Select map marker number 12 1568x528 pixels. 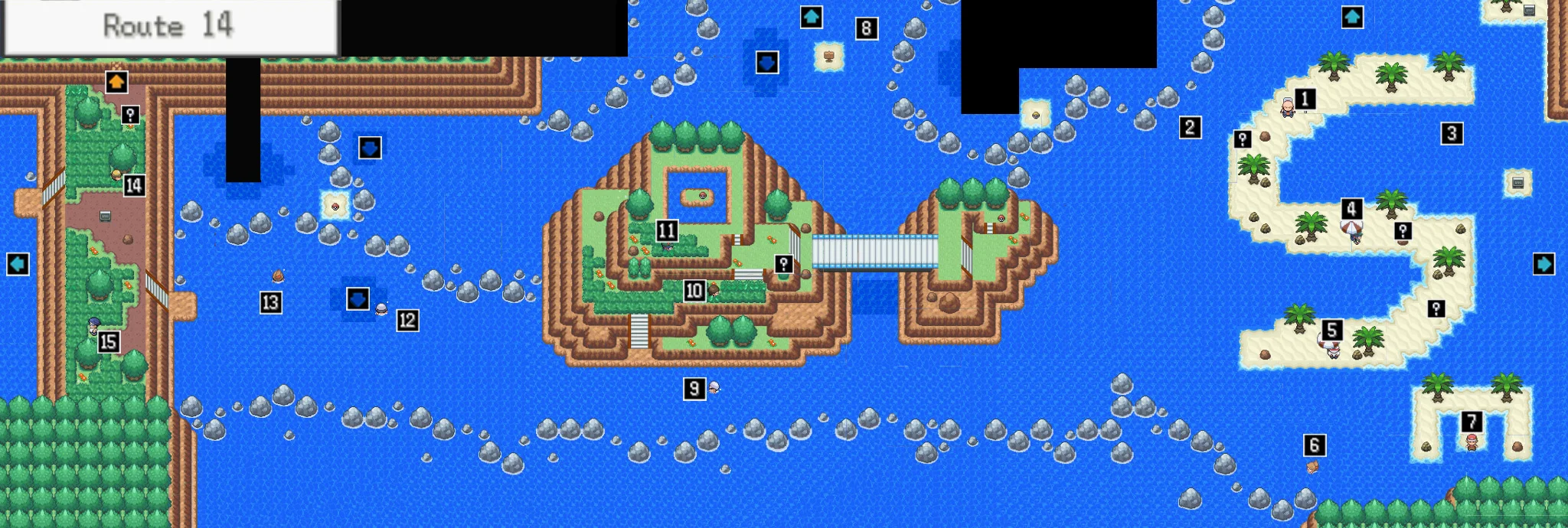[407, 321]
